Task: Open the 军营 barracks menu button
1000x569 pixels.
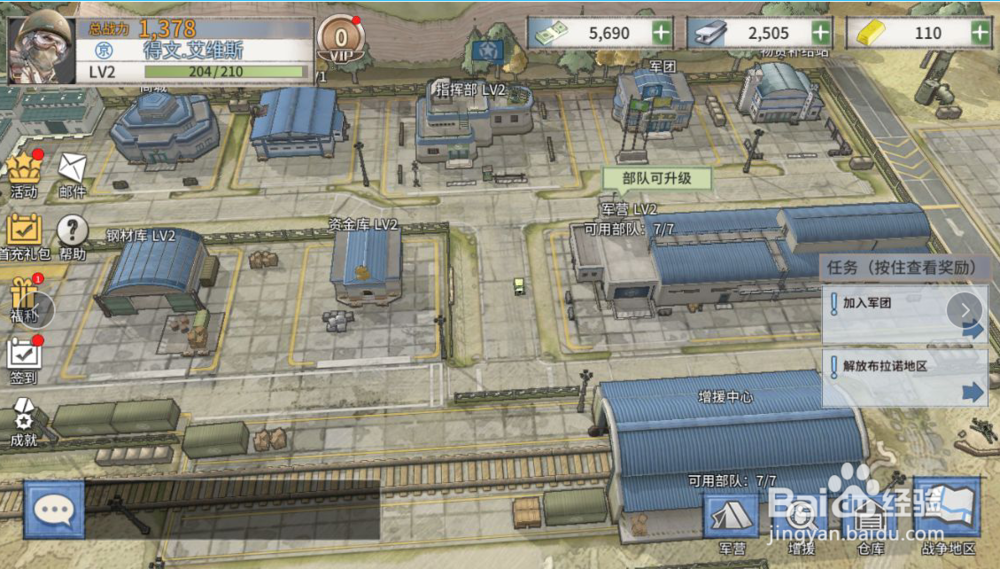Action: (x=732, y=521)
